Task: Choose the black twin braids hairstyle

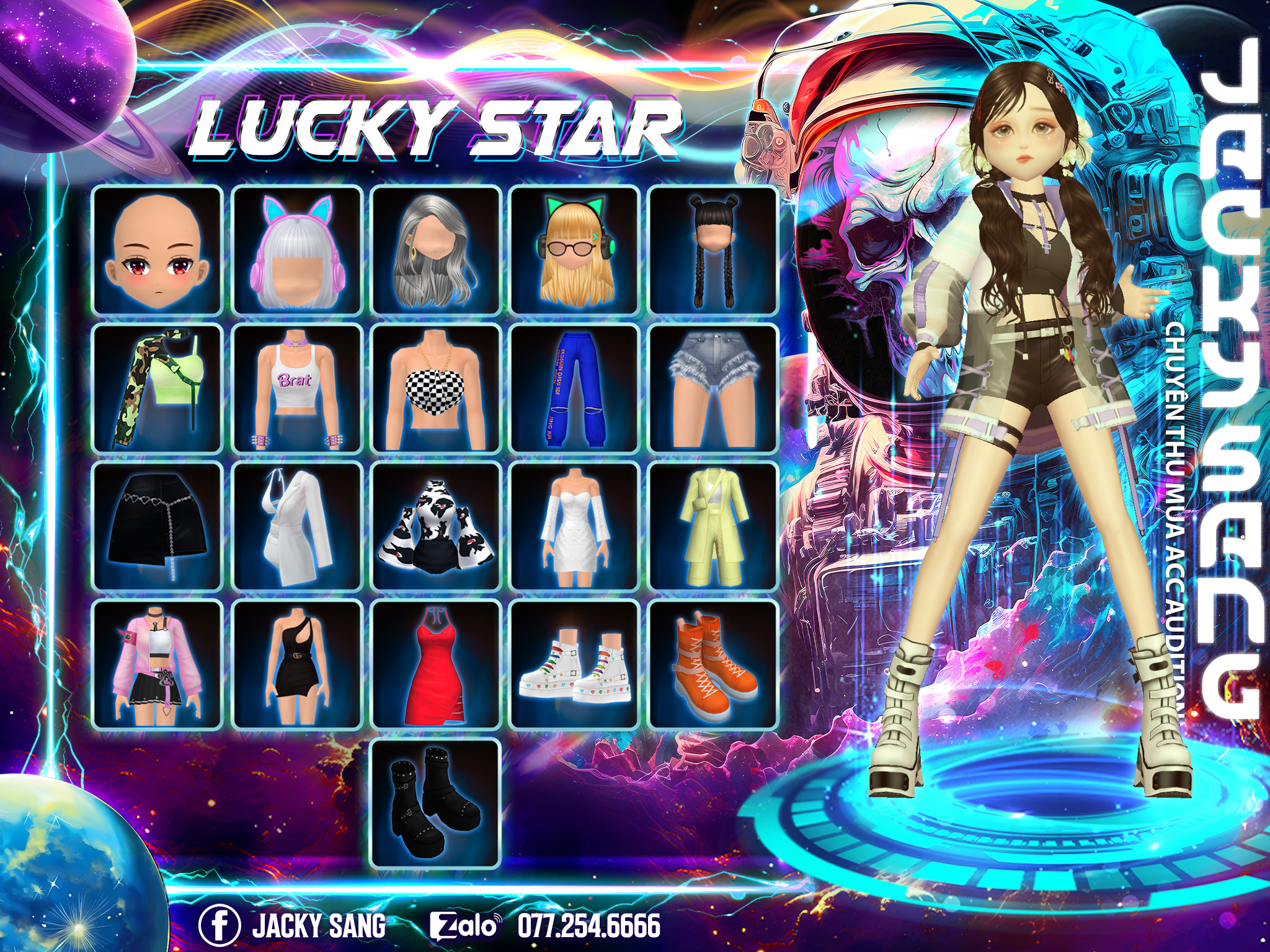Action: [x=713, y=250]
